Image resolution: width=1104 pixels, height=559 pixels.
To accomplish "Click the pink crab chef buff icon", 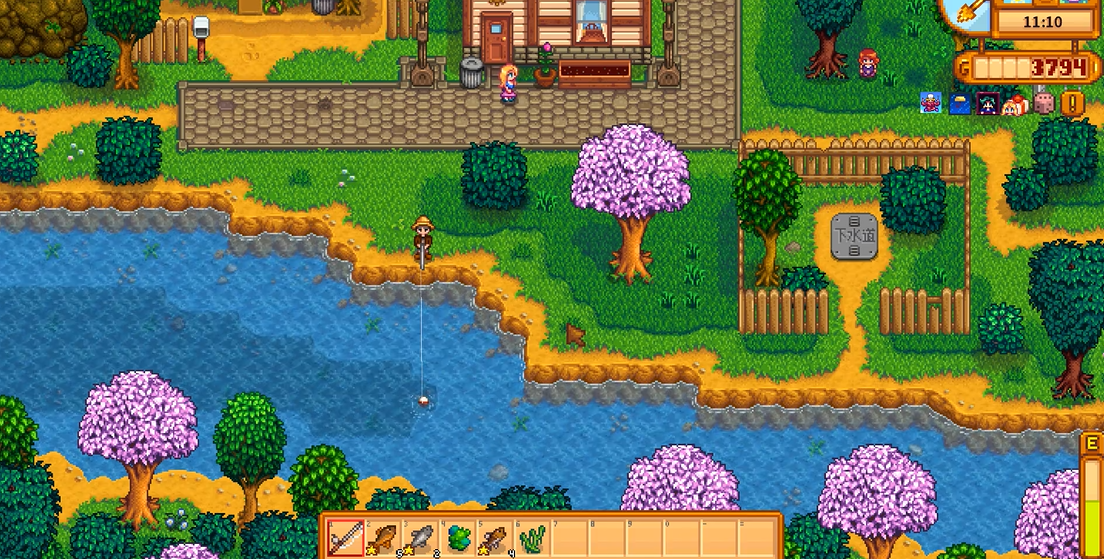I will coord(931,103).
